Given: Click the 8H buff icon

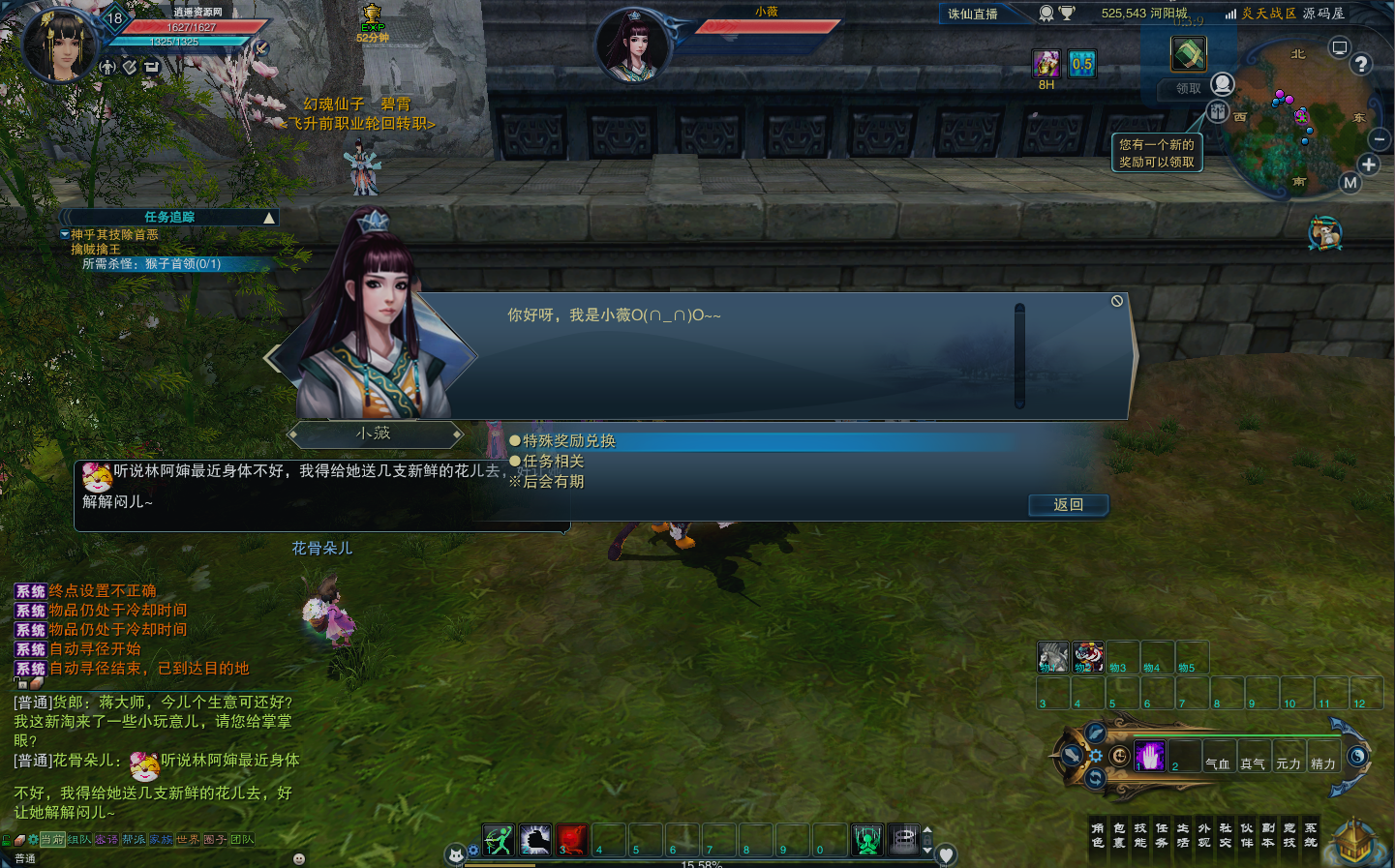Looking at the screenshot, I should (x=1046, y=63).
